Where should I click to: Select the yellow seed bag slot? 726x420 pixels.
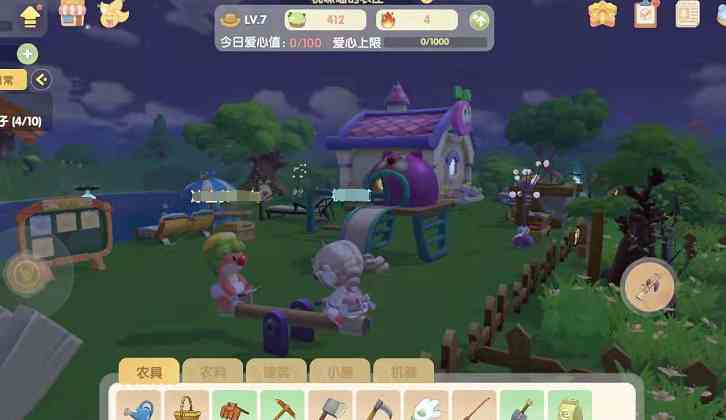[567, 407]
